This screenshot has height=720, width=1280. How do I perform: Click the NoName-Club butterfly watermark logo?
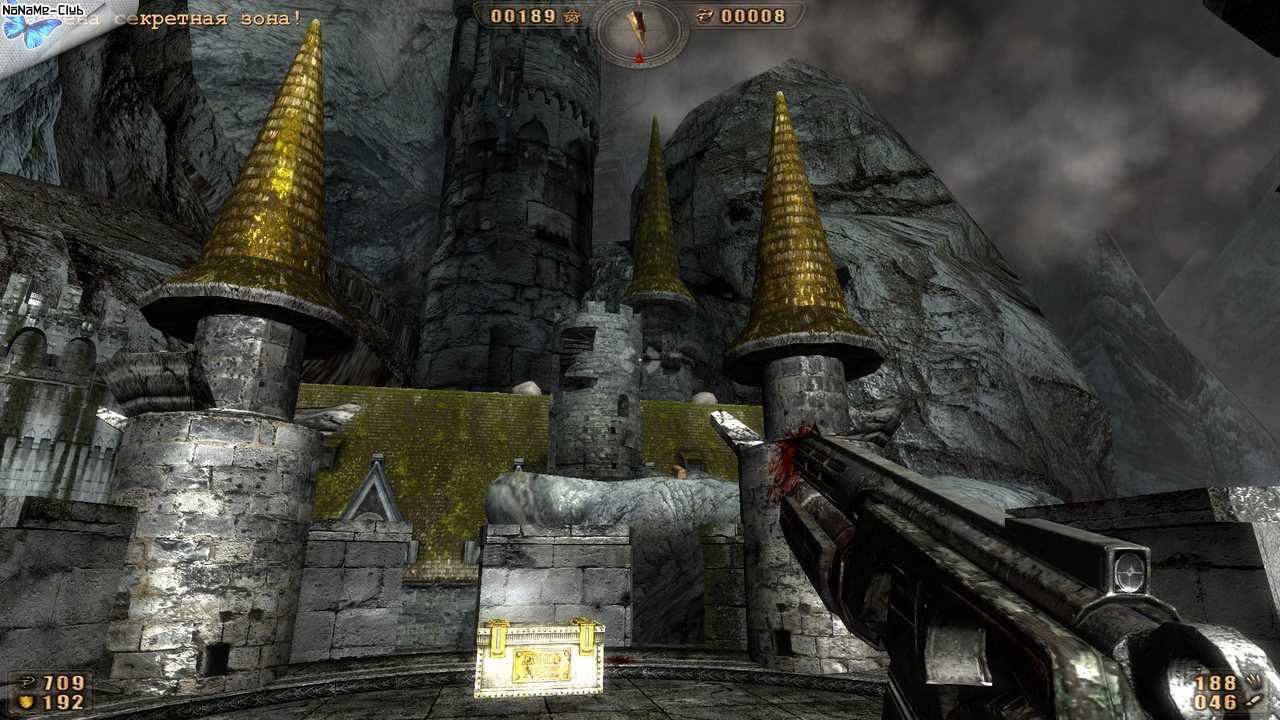[31, 28]
